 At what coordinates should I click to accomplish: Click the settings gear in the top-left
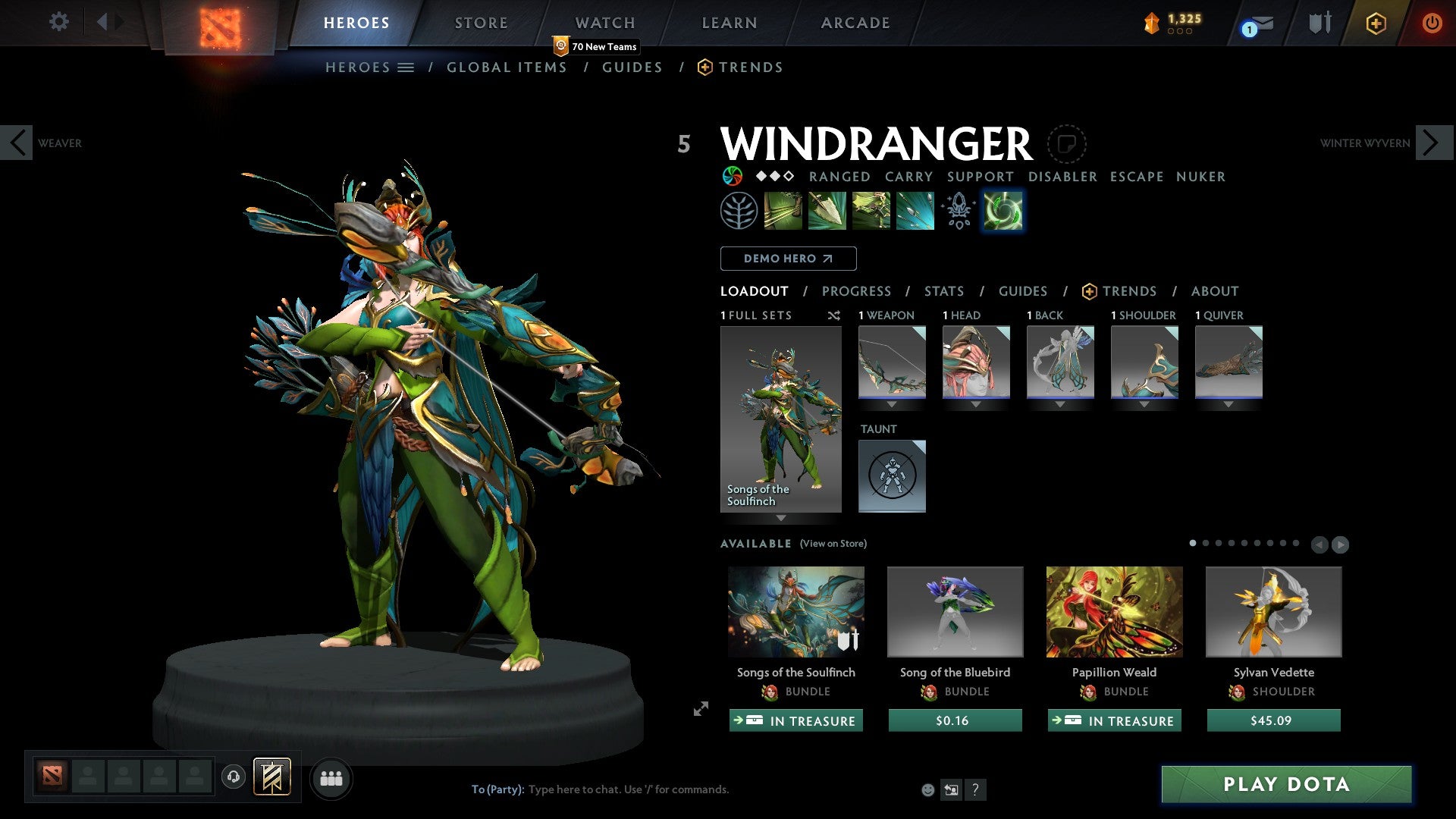[58, 22]
